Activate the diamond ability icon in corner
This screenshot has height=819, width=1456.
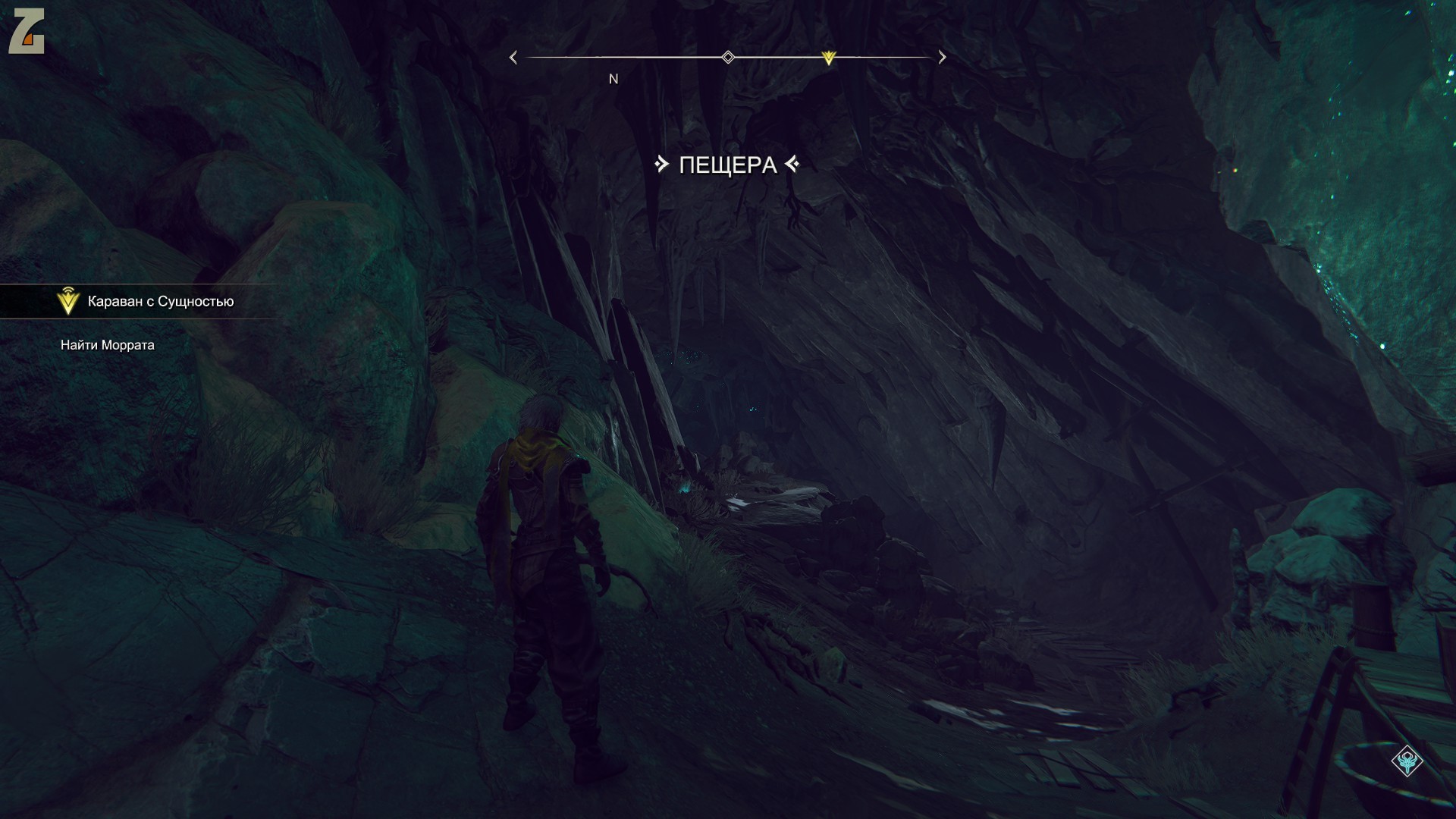point(1407,761)
